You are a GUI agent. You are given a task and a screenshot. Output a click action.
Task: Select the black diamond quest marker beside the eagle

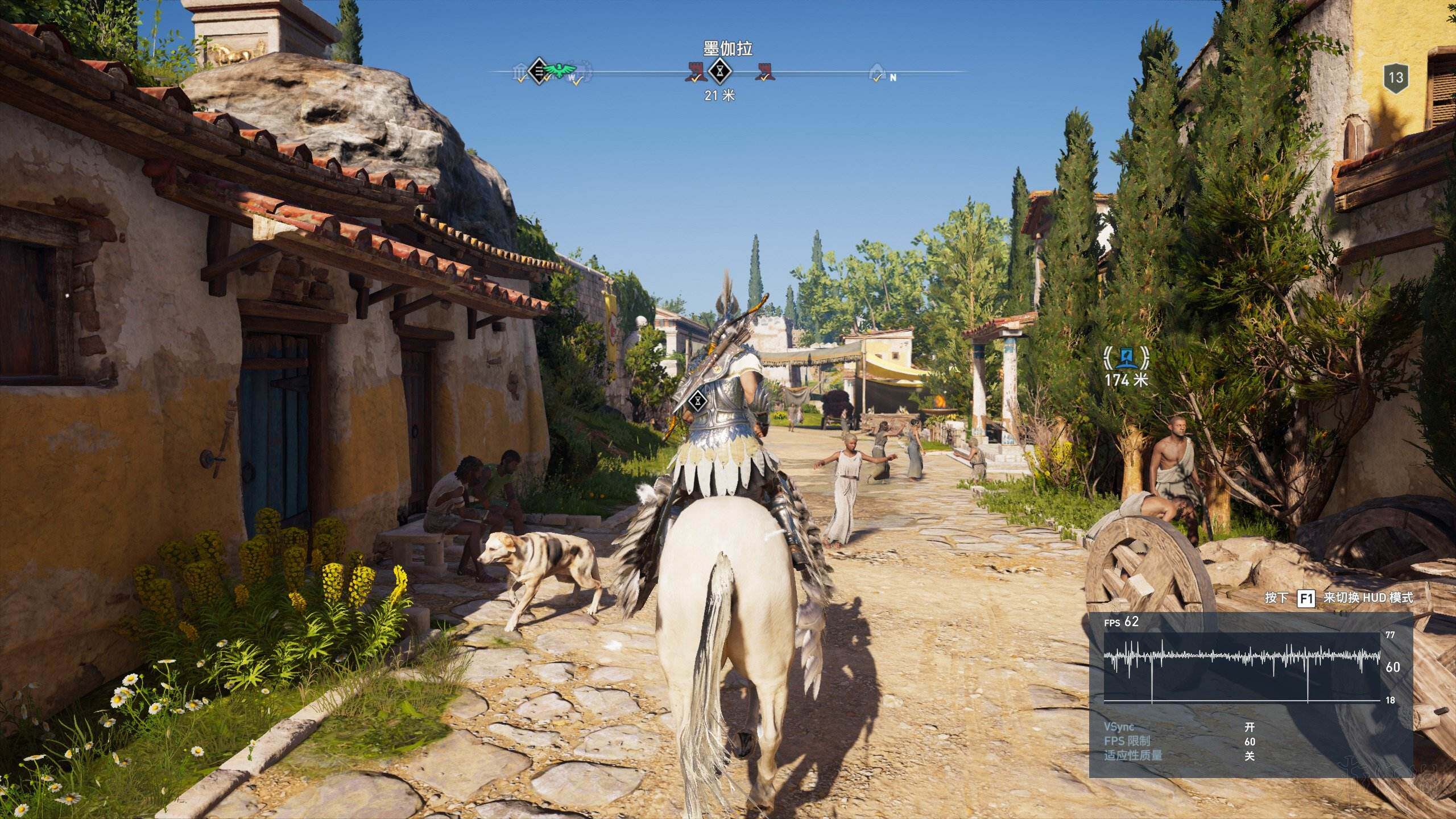click(537, 71)
